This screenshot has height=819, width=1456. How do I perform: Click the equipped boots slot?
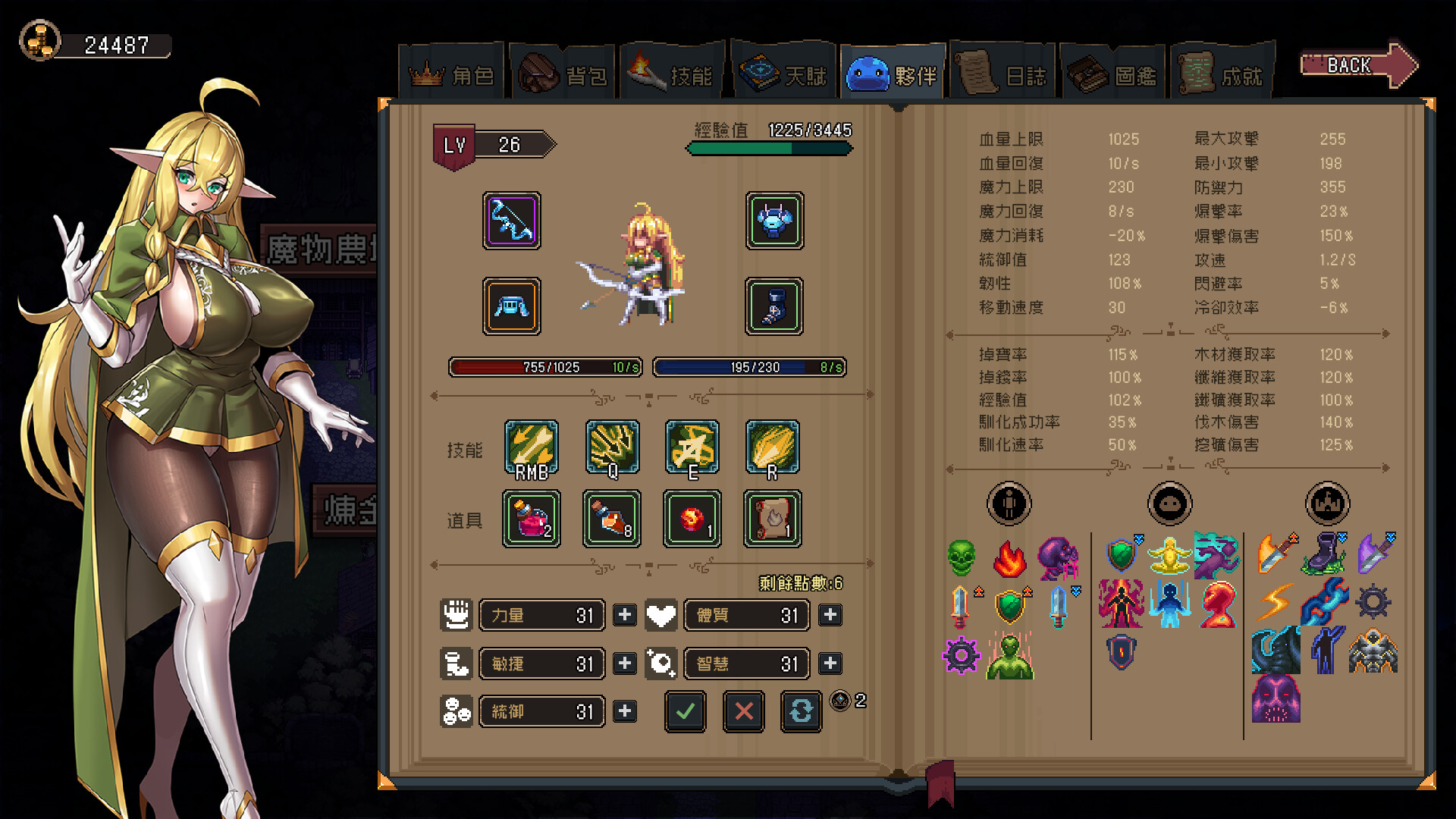coord(773,307)
